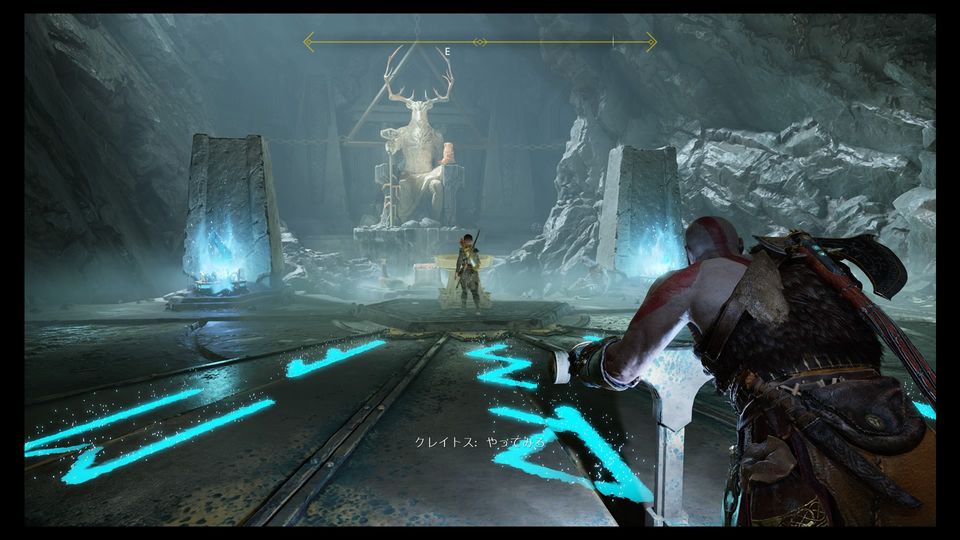The image size is (960, 540).
Task: Click the compass bar showing East
Action: [480, 42]
